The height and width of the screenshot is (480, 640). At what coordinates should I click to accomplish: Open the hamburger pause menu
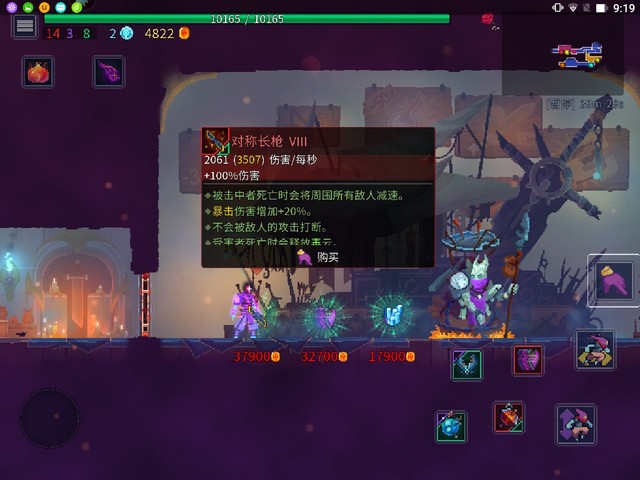(25, 26)
